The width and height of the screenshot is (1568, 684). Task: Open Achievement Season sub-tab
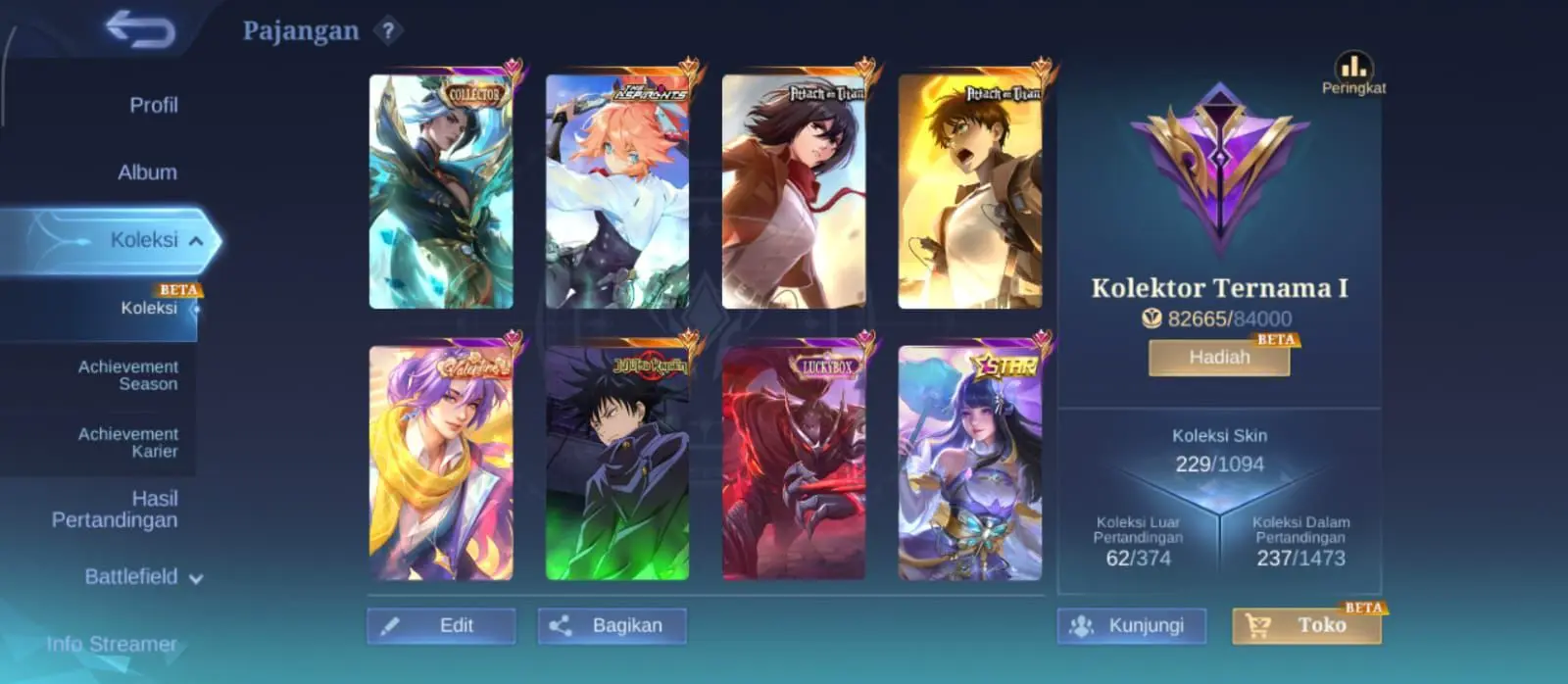click(128, 375)
